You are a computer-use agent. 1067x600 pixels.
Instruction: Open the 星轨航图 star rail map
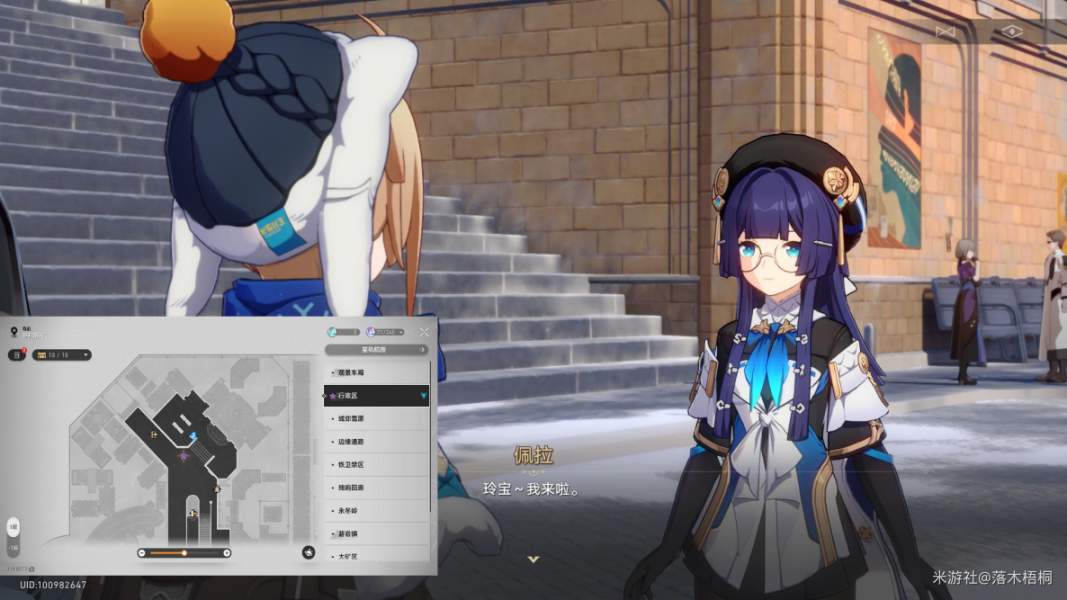[x=377, y=350]
